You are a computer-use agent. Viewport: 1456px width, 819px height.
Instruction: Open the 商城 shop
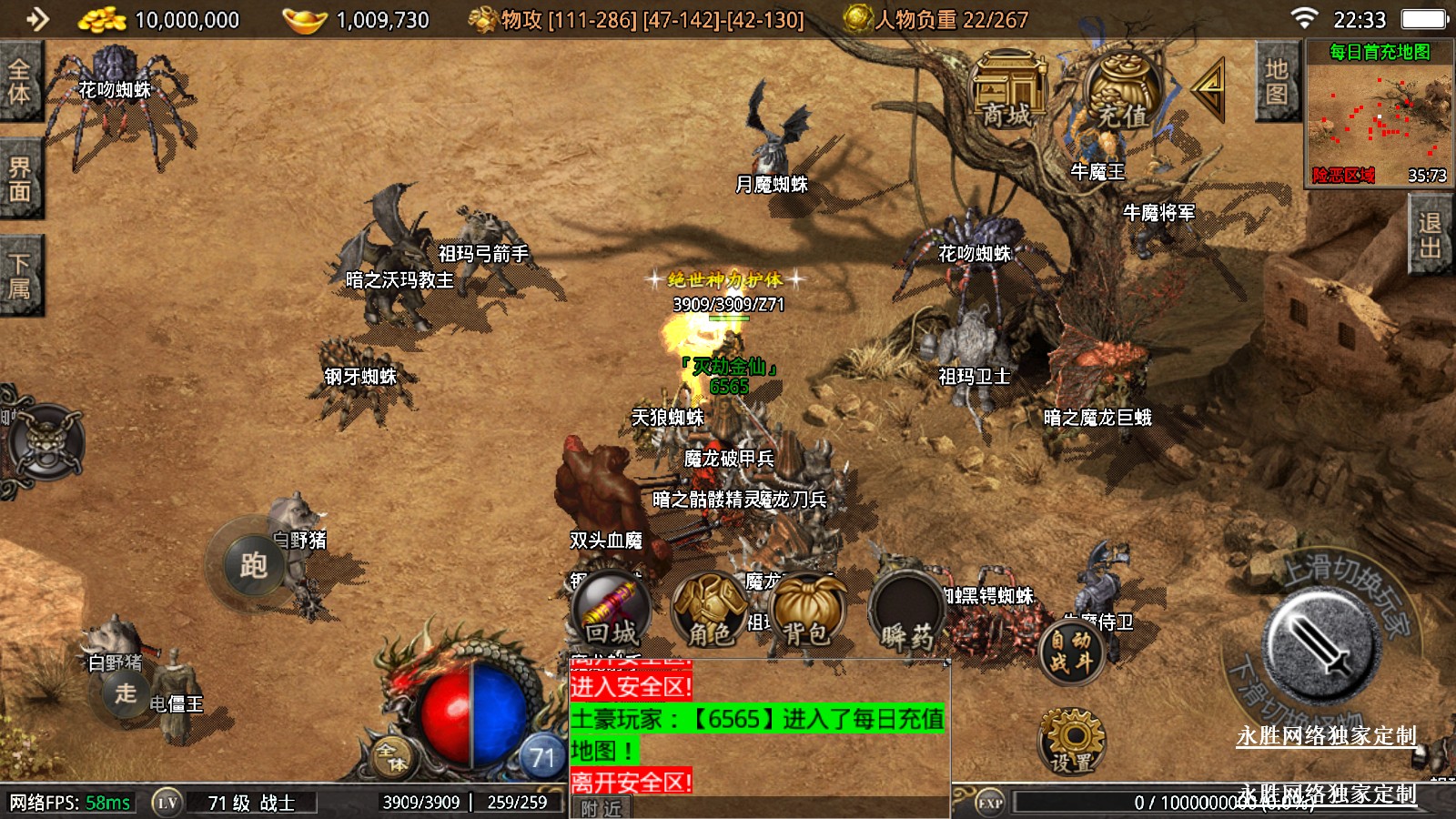point(1007,91)
